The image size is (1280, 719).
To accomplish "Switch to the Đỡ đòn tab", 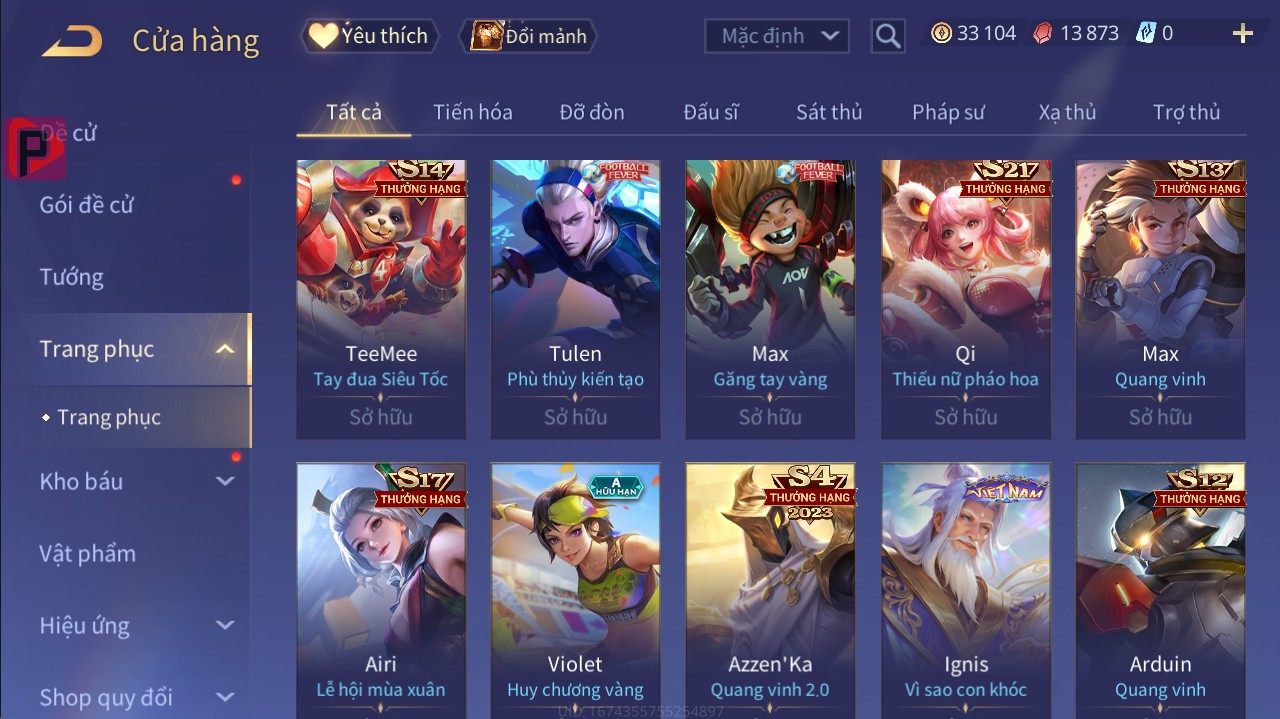I will (x=592, y=112).
